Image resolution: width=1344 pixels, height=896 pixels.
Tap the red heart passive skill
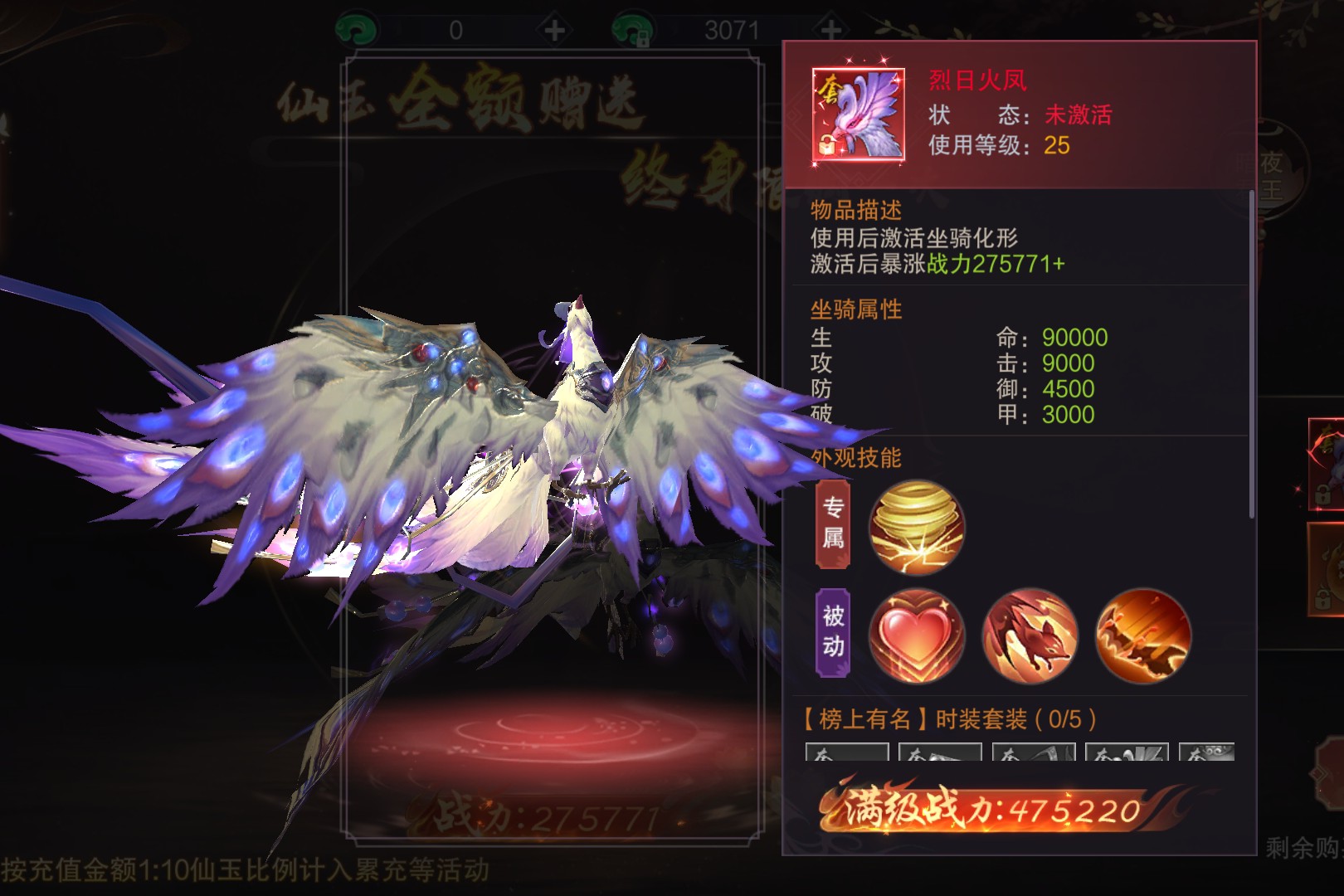(x=916, y=635)
